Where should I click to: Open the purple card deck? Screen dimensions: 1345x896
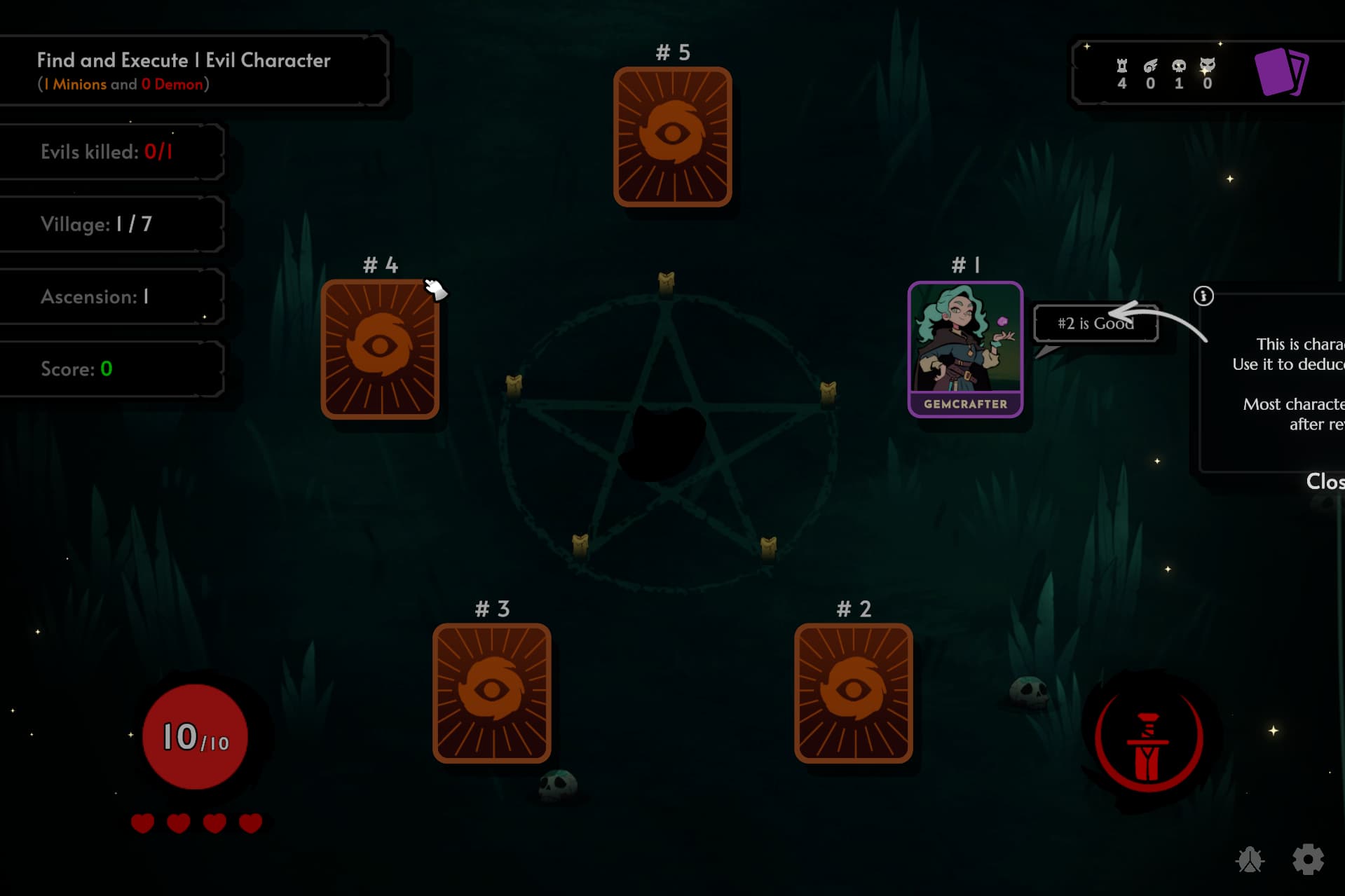1280,71
